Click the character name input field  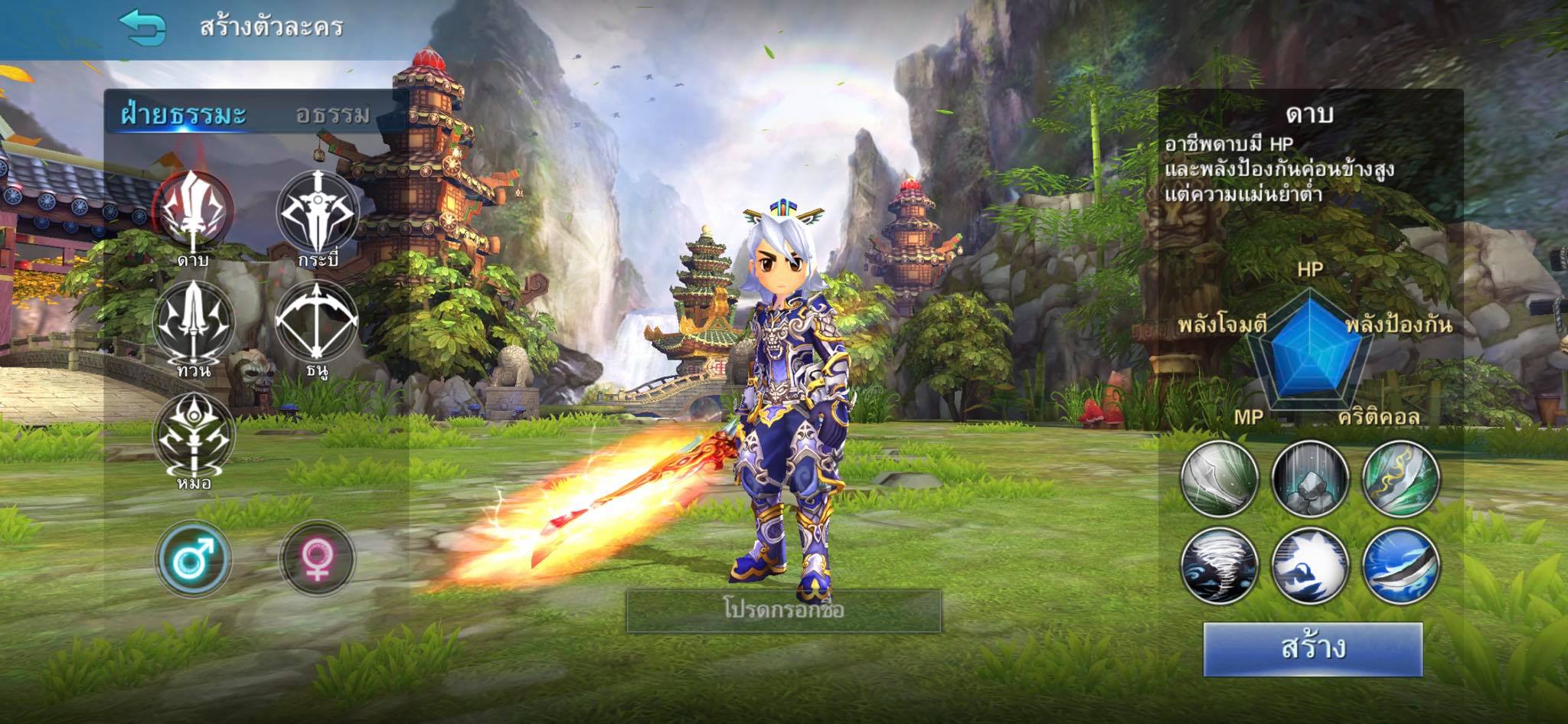pyautogui.click(x=783, y=611)
